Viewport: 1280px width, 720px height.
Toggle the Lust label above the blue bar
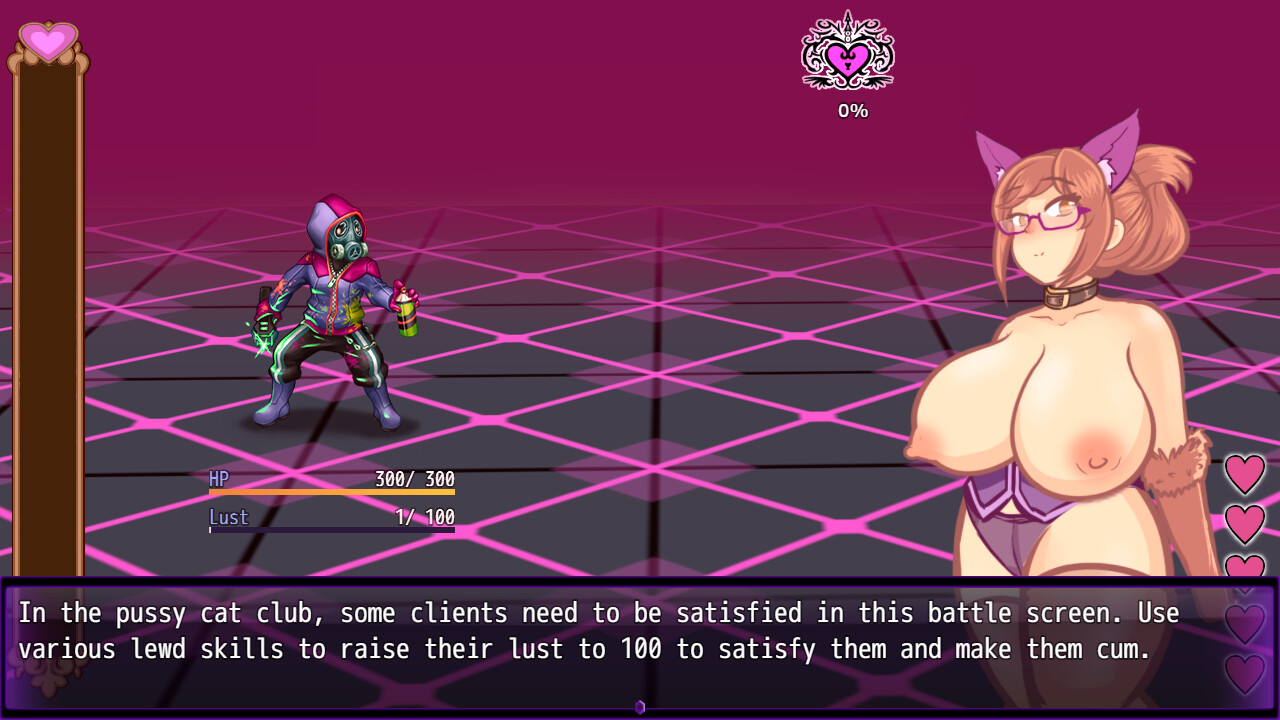click(230, 517)
